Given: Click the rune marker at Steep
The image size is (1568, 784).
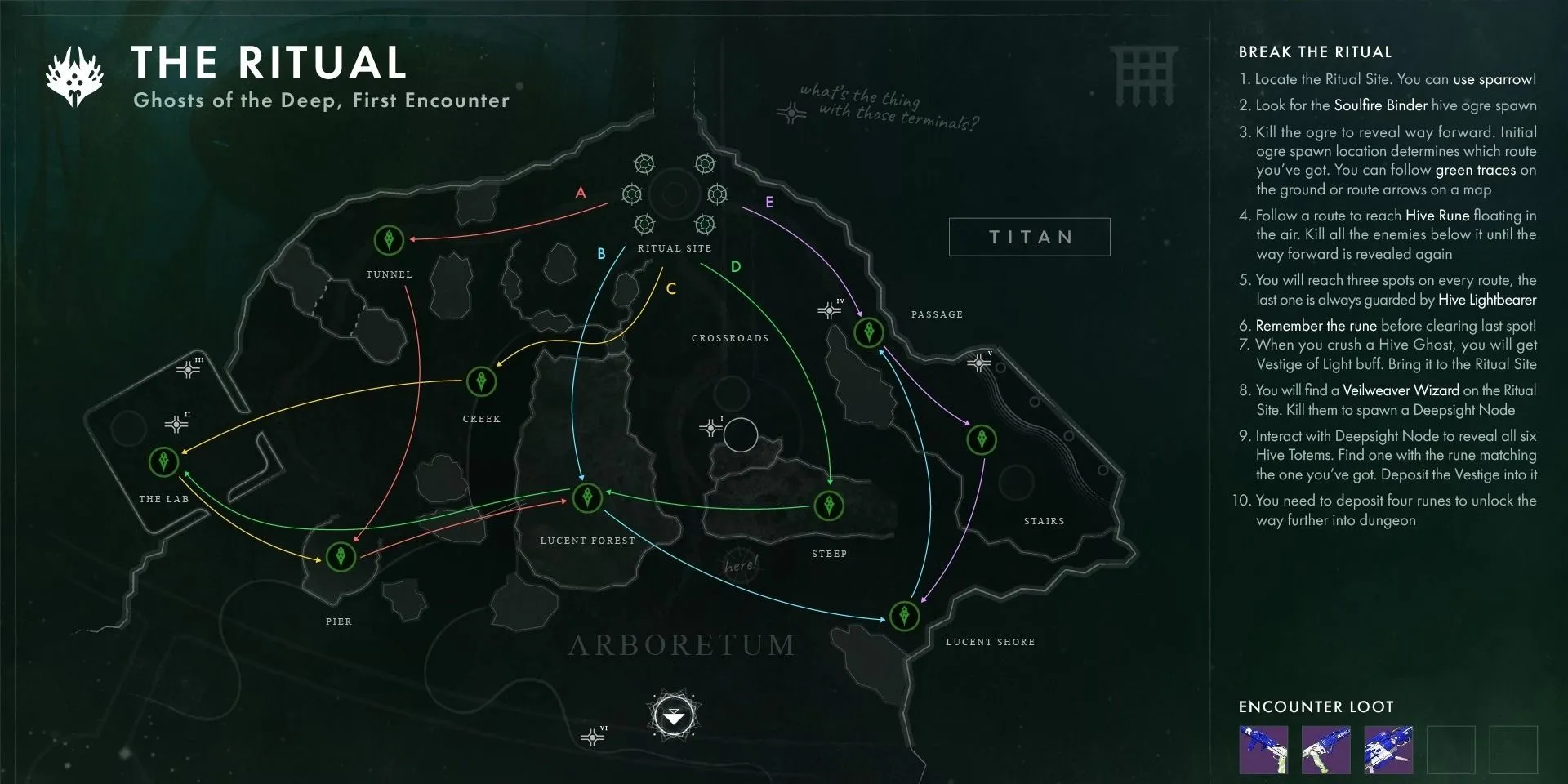Looking at the screenshot, I should (829, 506).
